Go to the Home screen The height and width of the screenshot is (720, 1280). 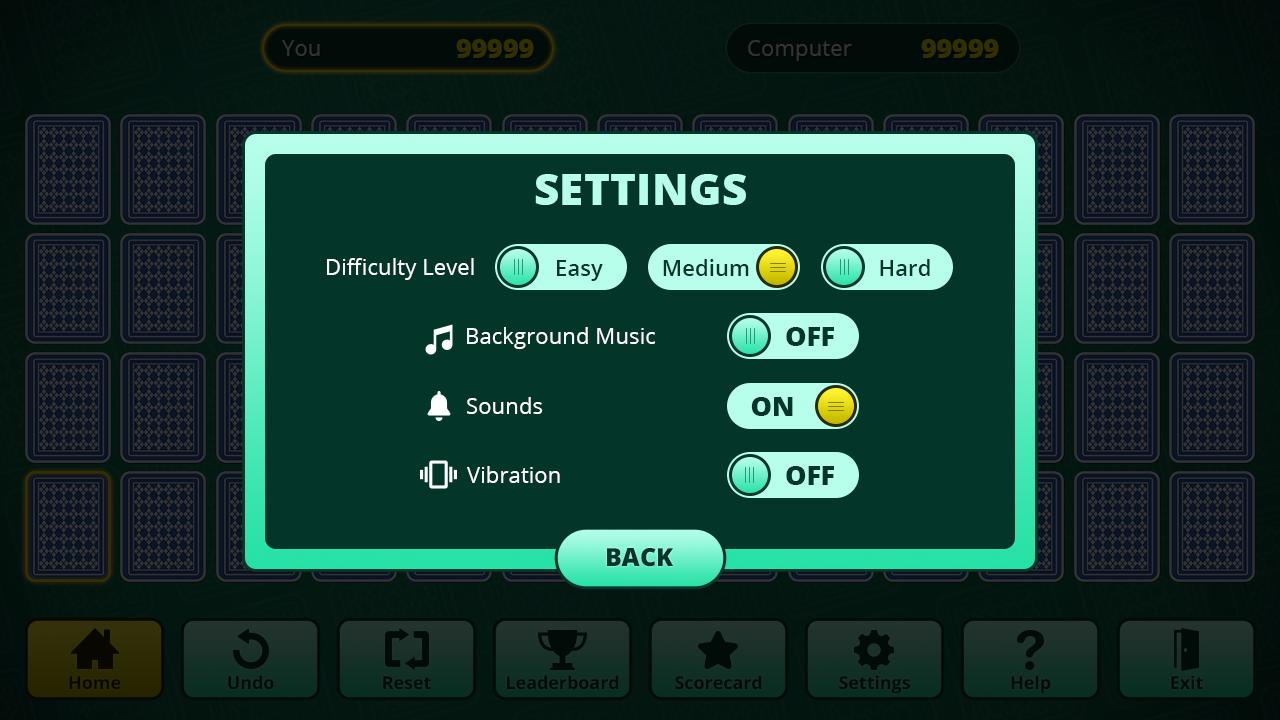[x=94, y=659]
